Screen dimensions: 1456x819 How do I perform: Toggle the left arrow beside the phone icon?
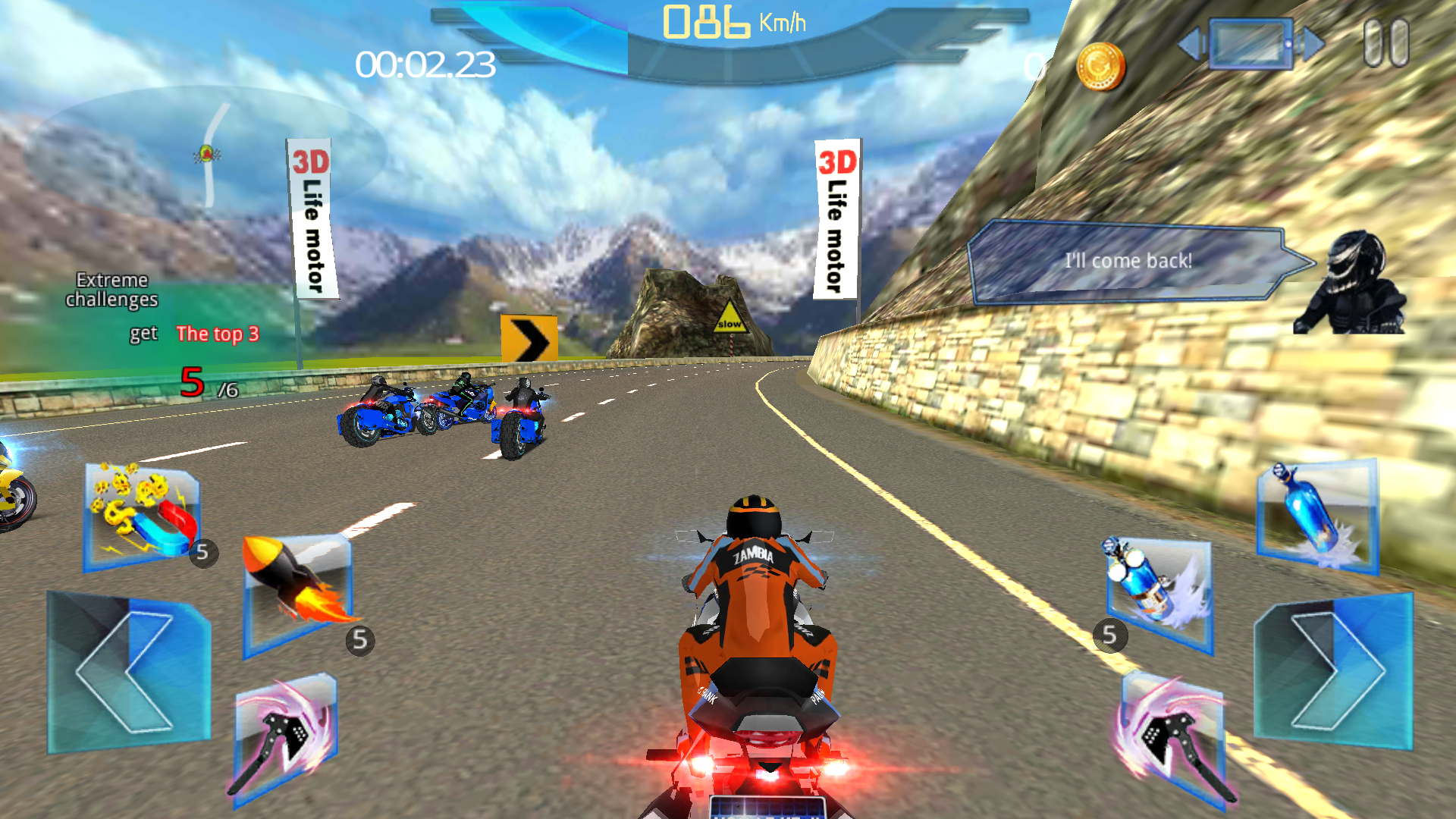click(x=1193, y=44)
